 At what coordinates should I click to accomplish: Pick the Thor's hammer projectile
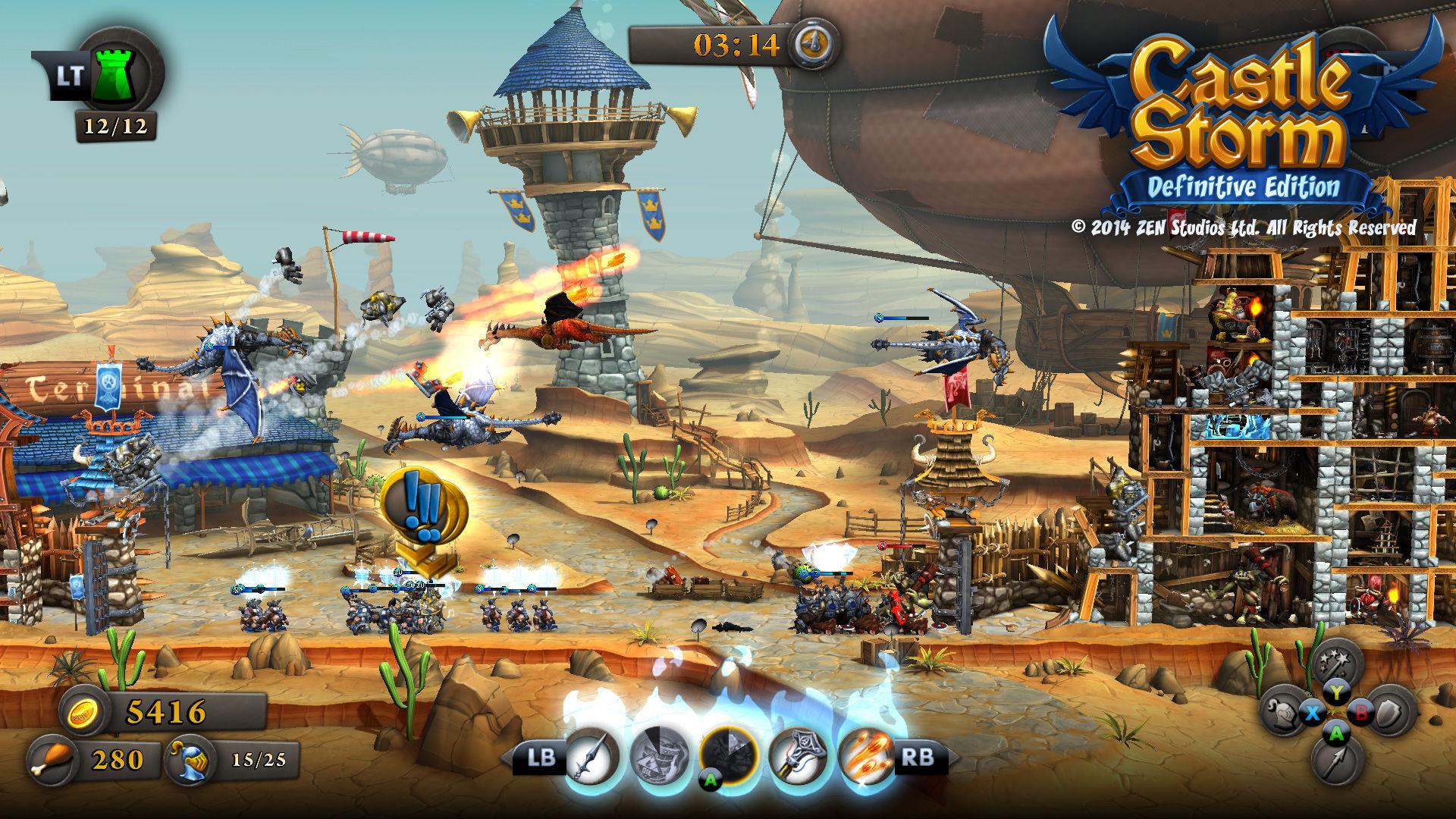[x=799, y=756]
